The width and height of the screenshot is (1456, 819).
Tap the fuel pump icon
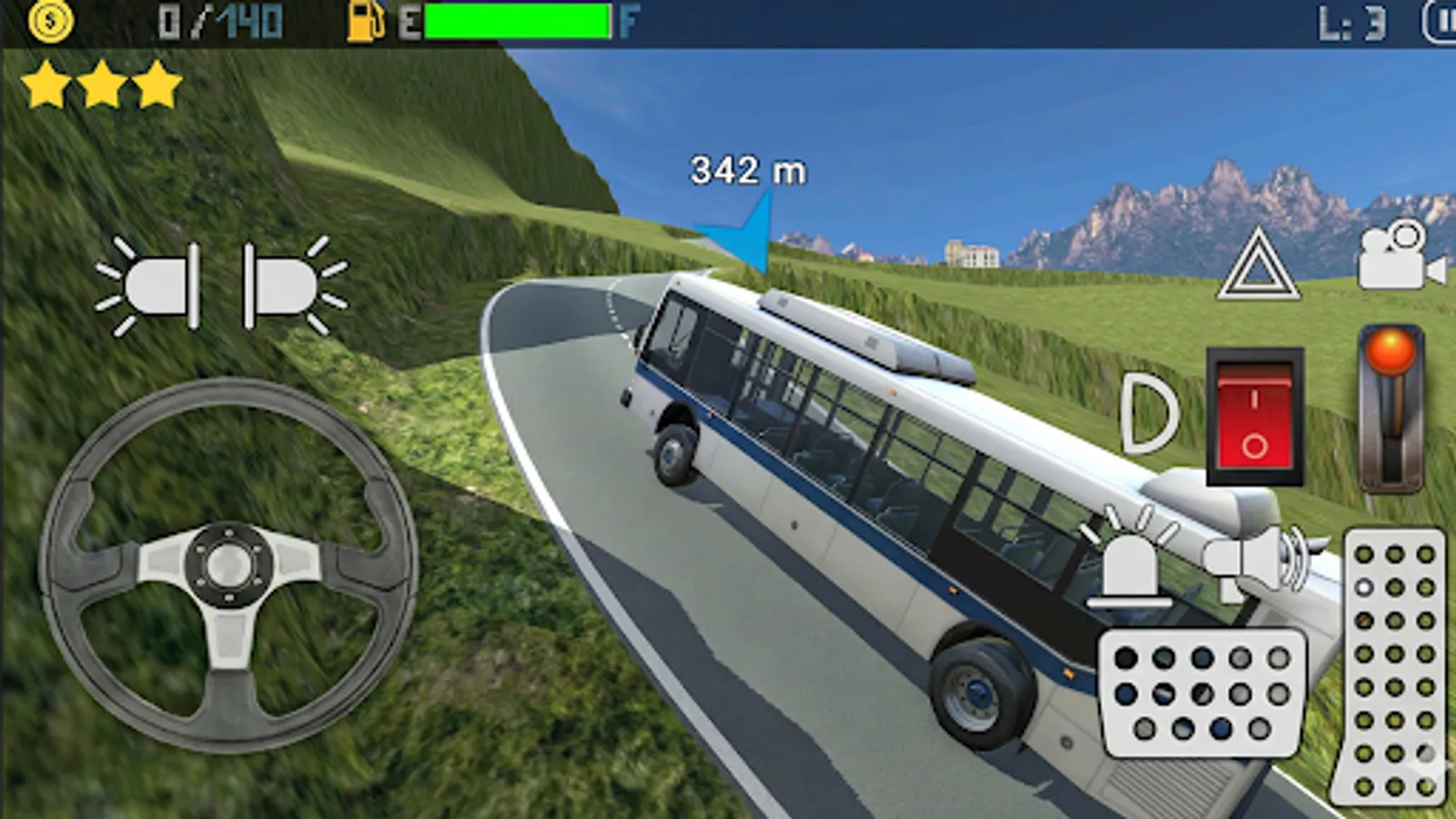tap(364, 20)
